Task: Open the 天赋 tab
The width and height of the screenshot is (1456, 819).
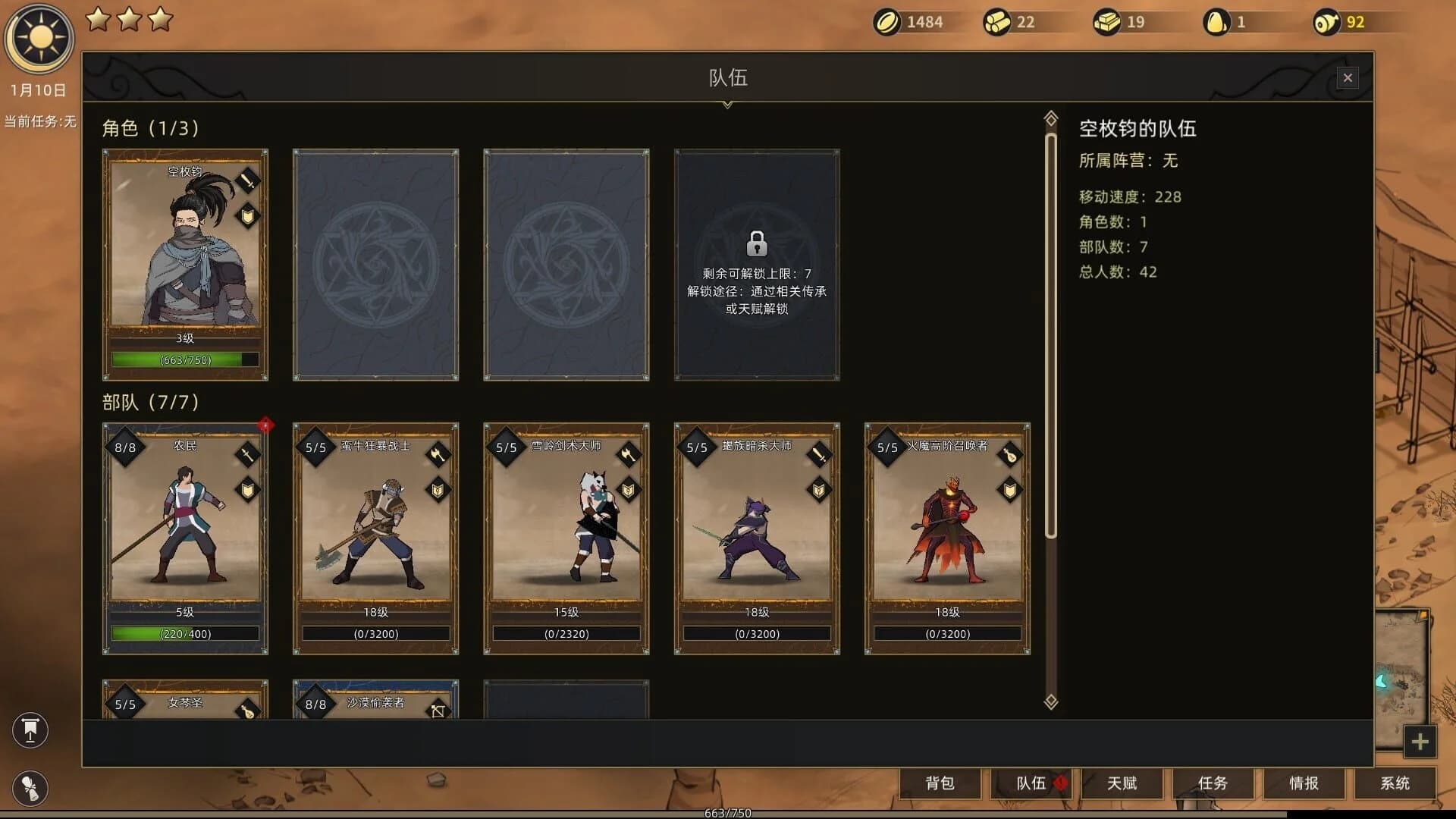Action: (x=1121, y=784)
